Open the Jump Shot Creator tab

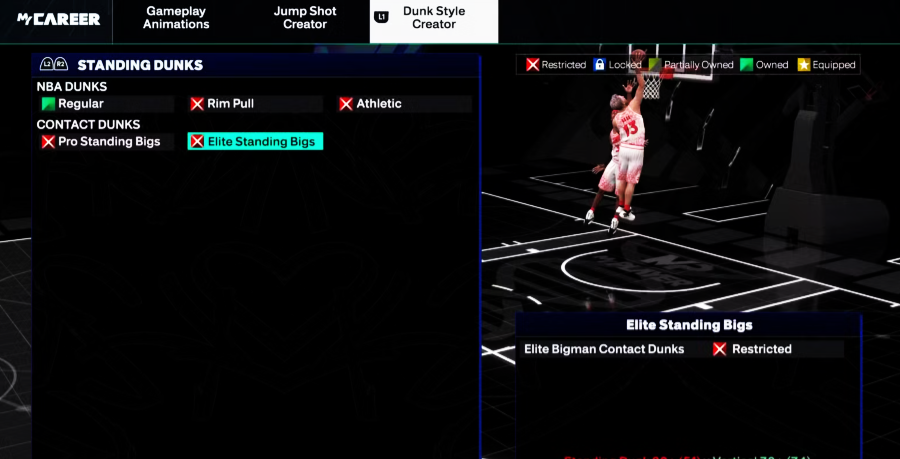click(305, 18)
